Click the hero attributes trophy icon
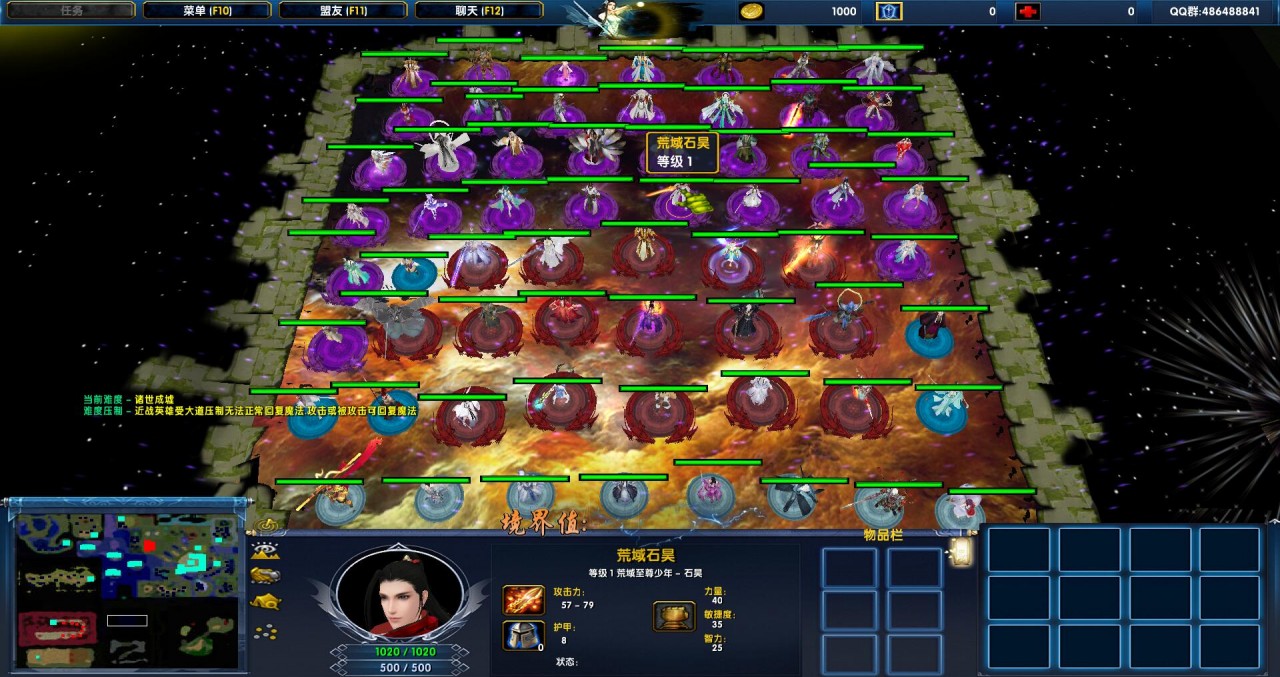Image resolution: width=1280 pixels, height=677 pixels. (x=674, y=616)
